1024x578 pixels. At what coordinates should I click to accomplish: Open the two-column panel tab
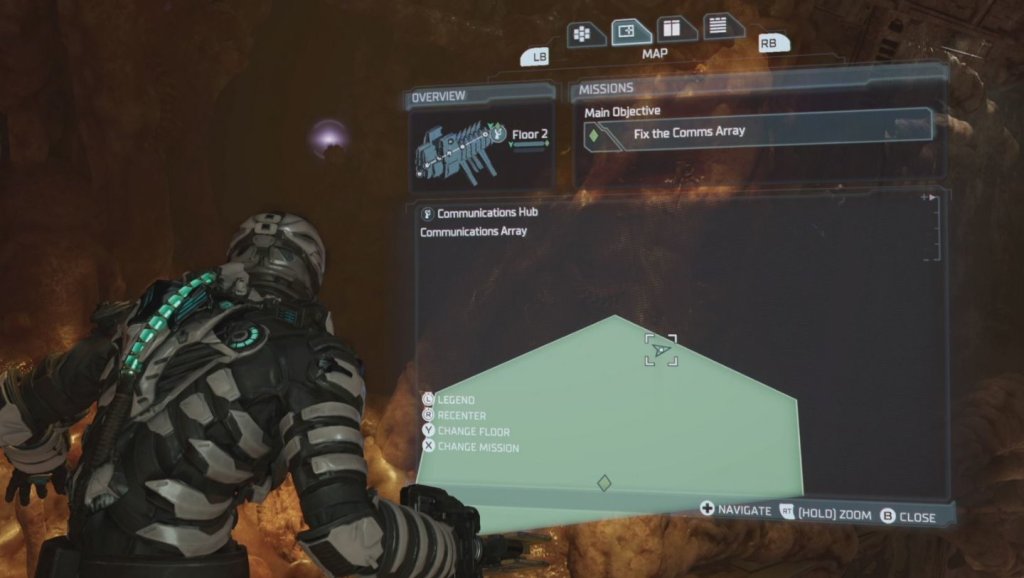point(676,29)
